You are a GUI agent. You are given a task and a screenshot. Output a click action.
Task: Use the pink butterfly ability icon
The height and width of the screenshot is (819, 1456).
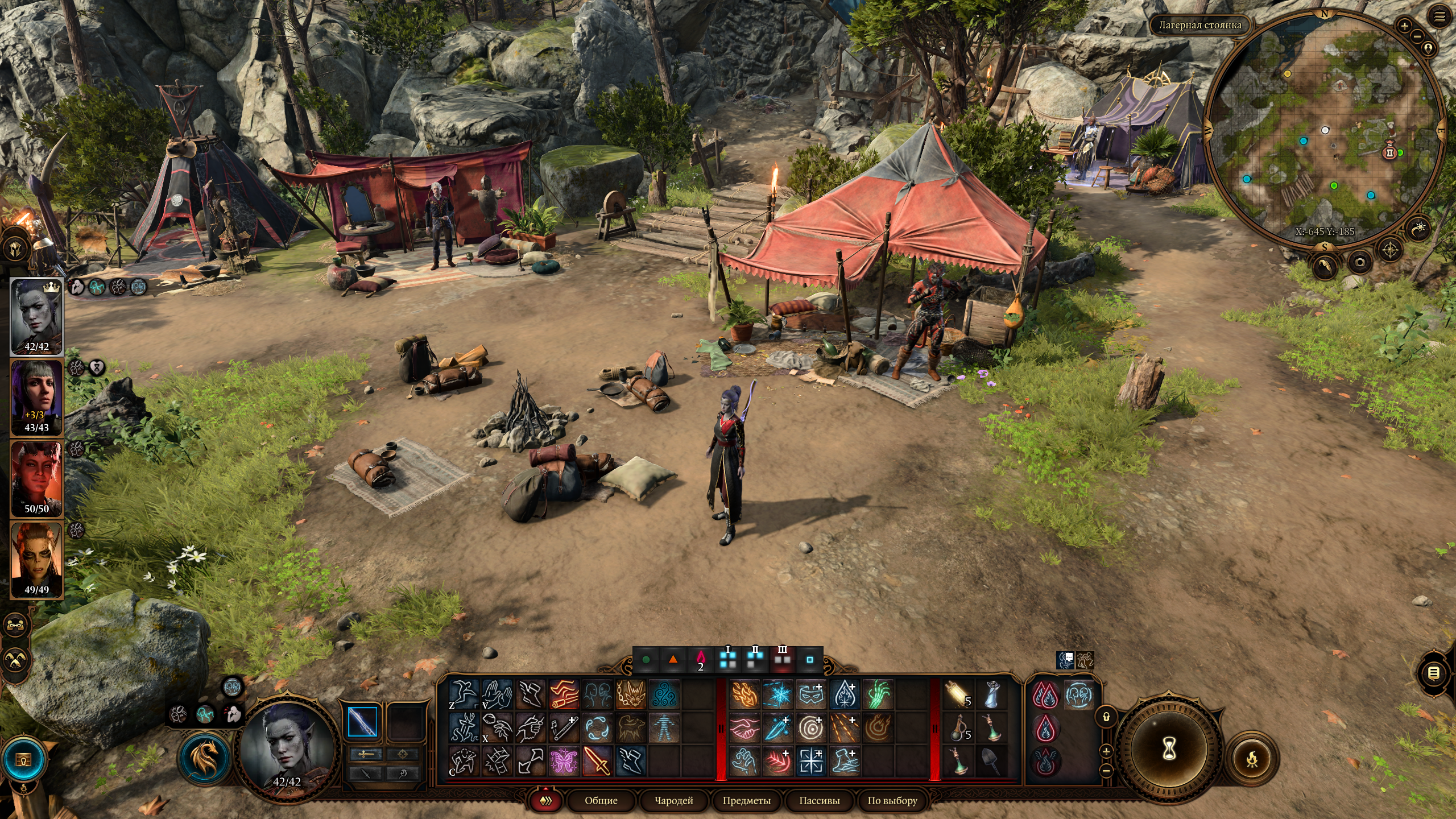[564, 761]
